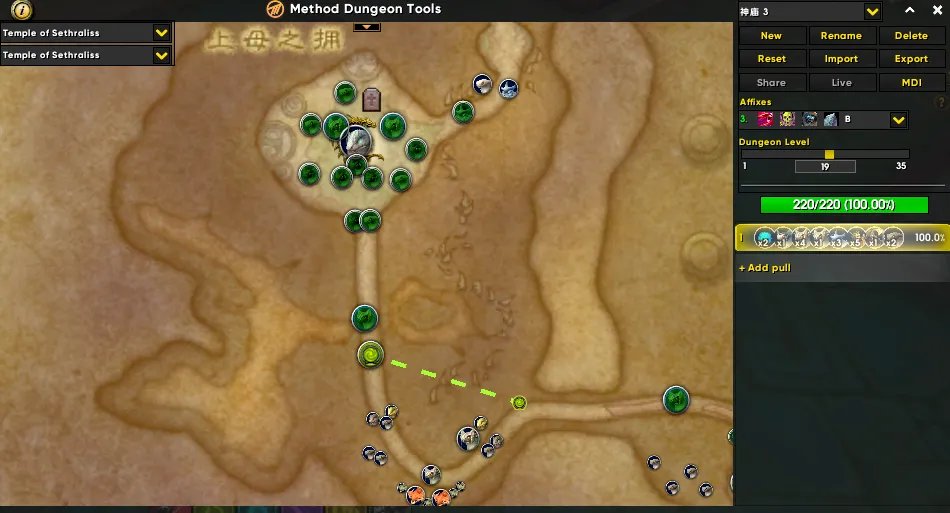Rename the current route preset
The height and width of the screenshot is (513, 950).
841,35
